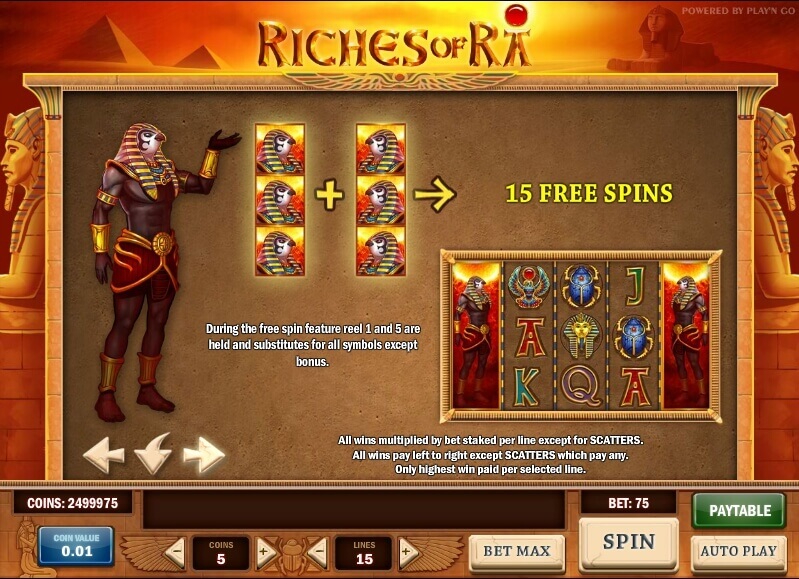Increase the number of lines

tap(406, 551)
